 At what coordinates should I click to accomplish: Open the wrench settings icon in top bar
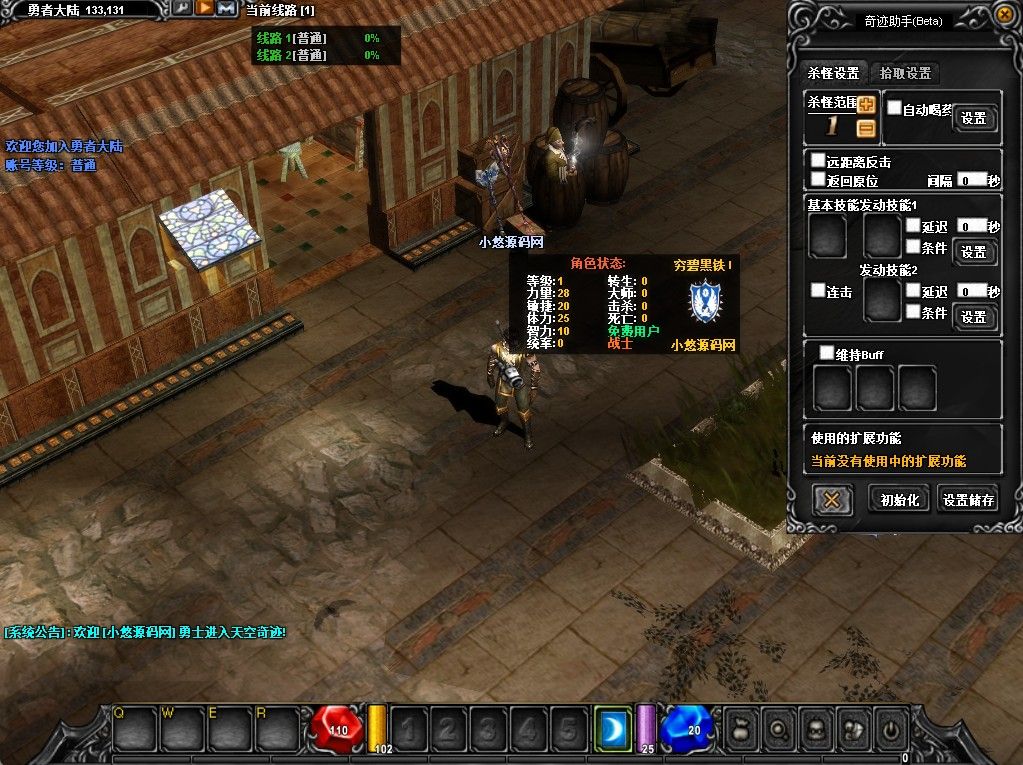[x=181, y=8]
